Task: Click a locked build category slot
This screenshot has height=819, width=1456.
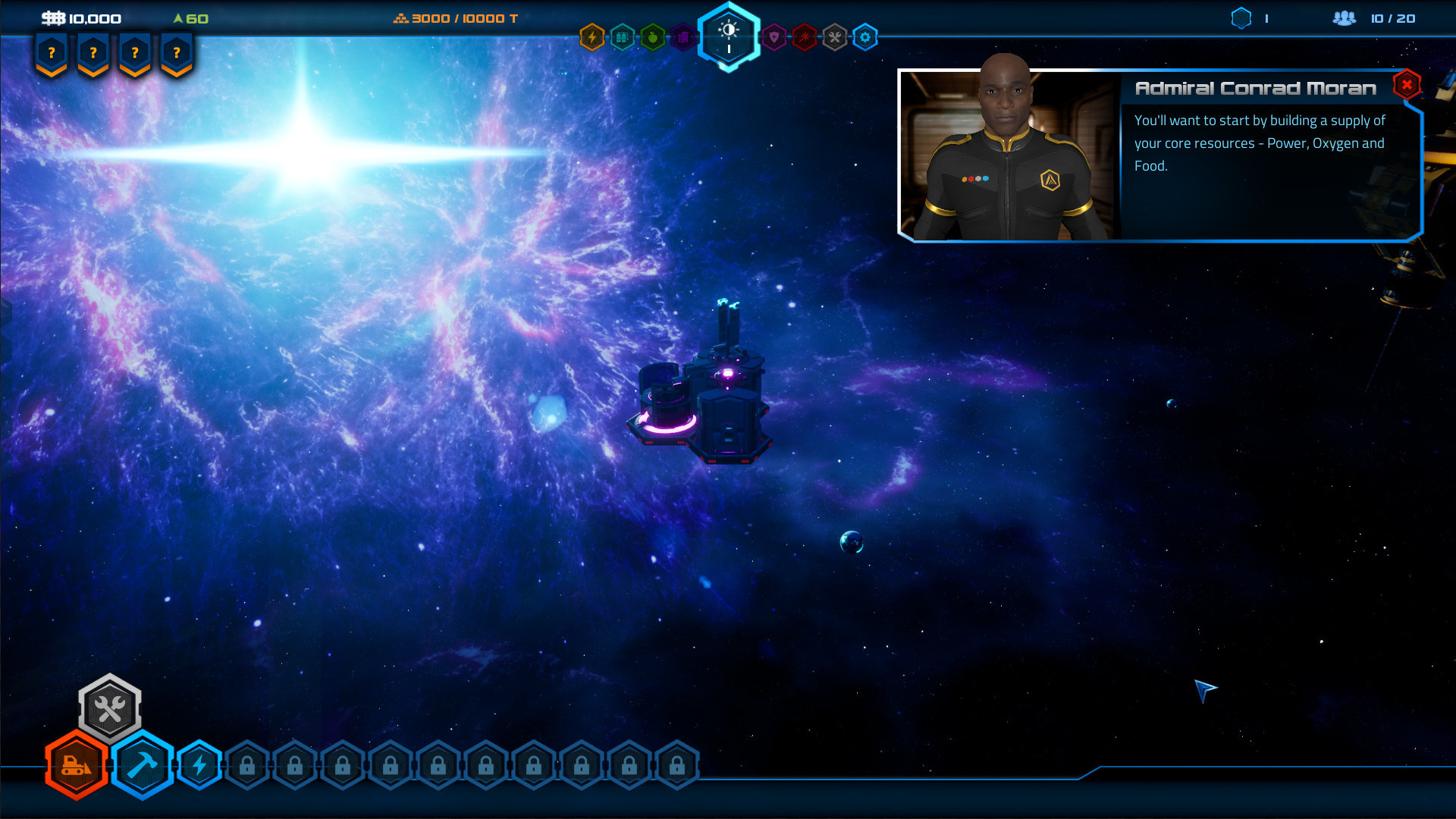Action: [x=246, y=766]
